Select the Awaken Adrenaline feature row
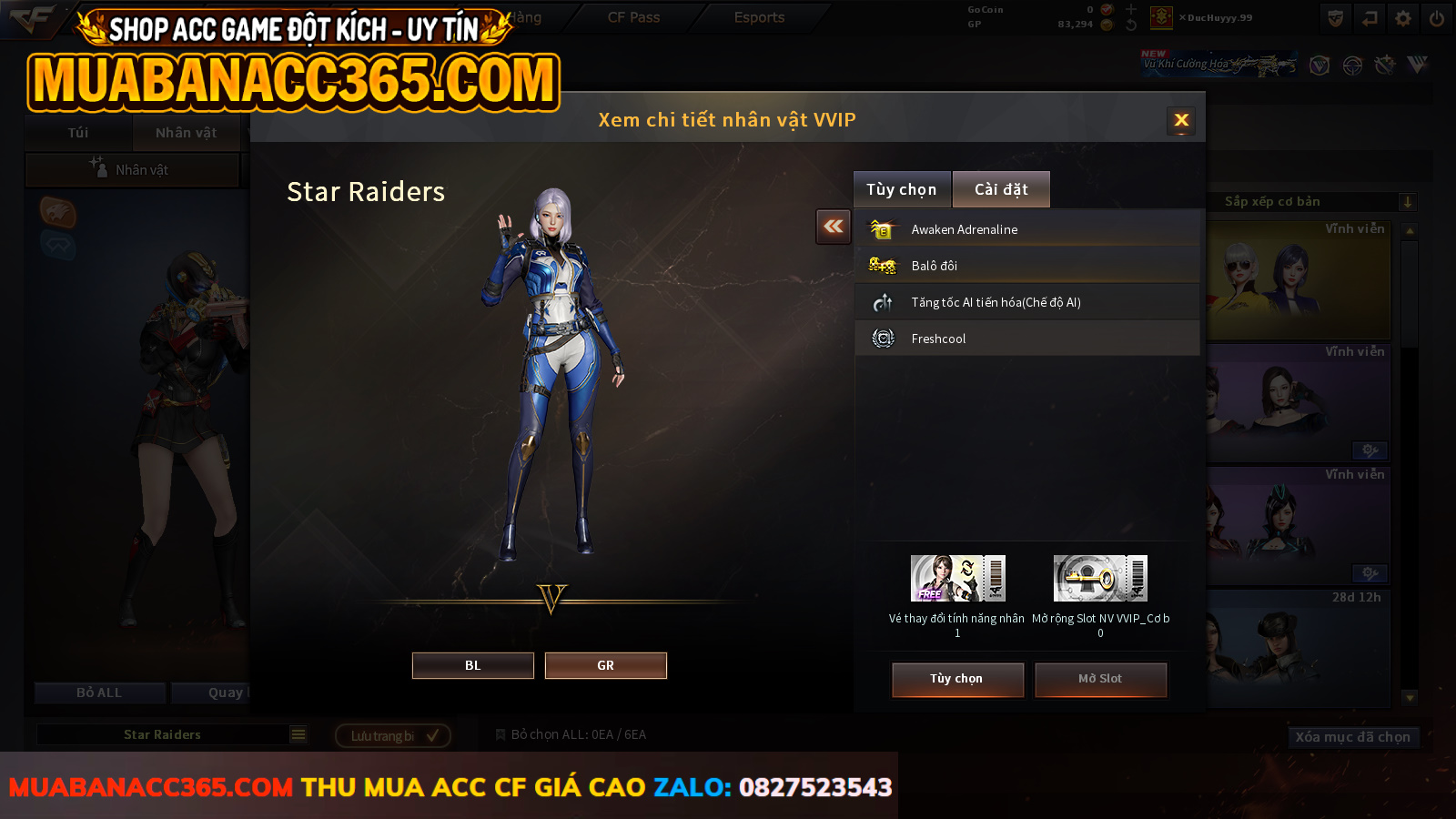 [x=1026, y=229]
